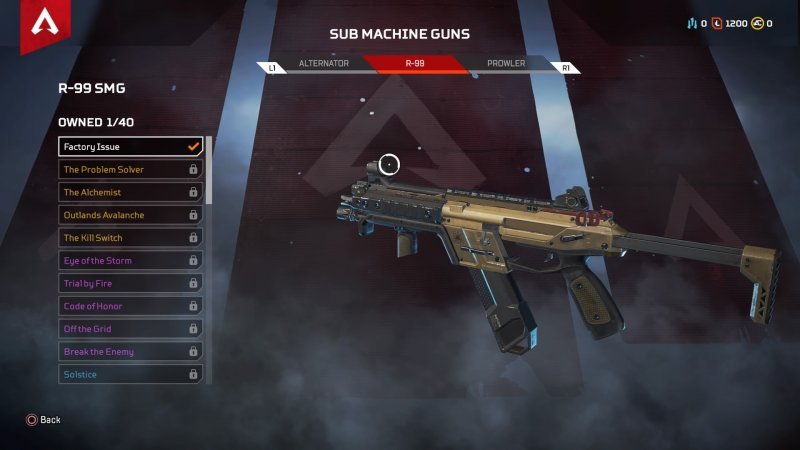Choose The Problem Solver skin
This screenshot has width=800, height=450.
[x=130, y=170]
